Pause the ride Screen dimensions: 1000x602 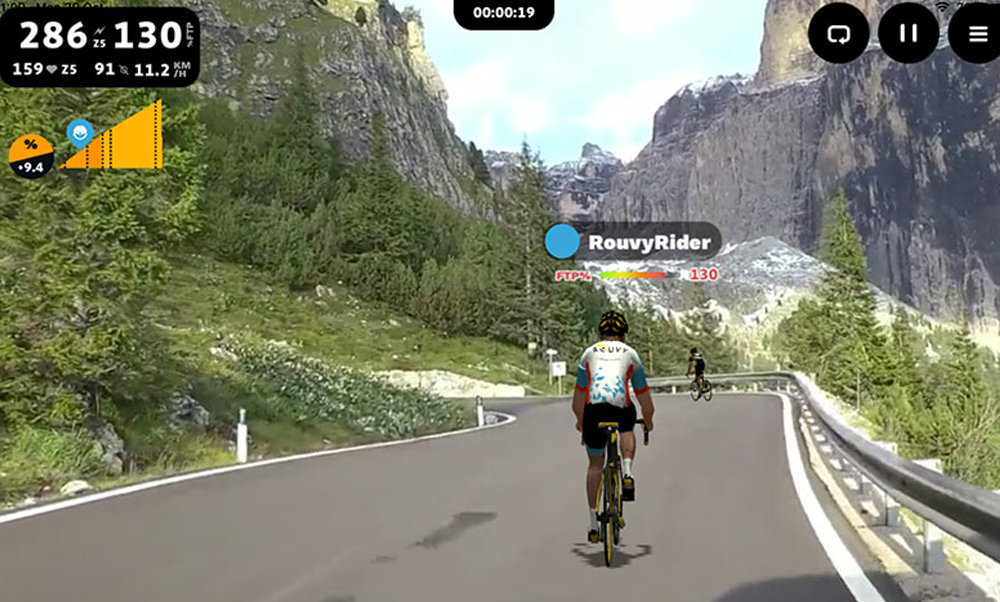tap(908, 33)
